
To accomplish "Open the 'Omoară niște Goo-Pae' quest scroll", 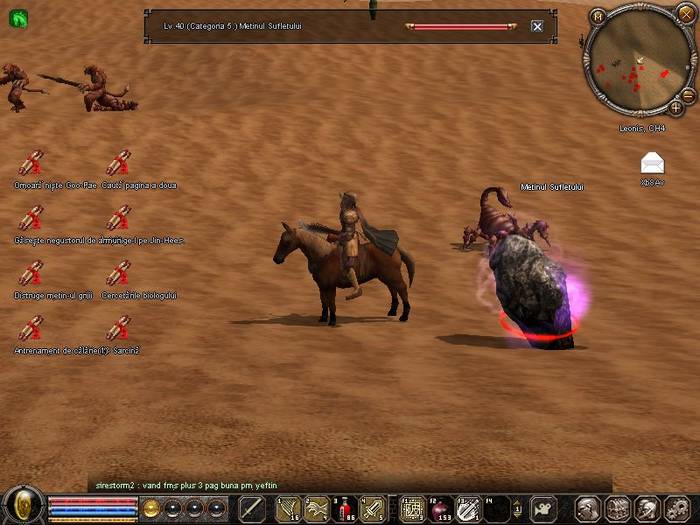I will click(31, 163).
